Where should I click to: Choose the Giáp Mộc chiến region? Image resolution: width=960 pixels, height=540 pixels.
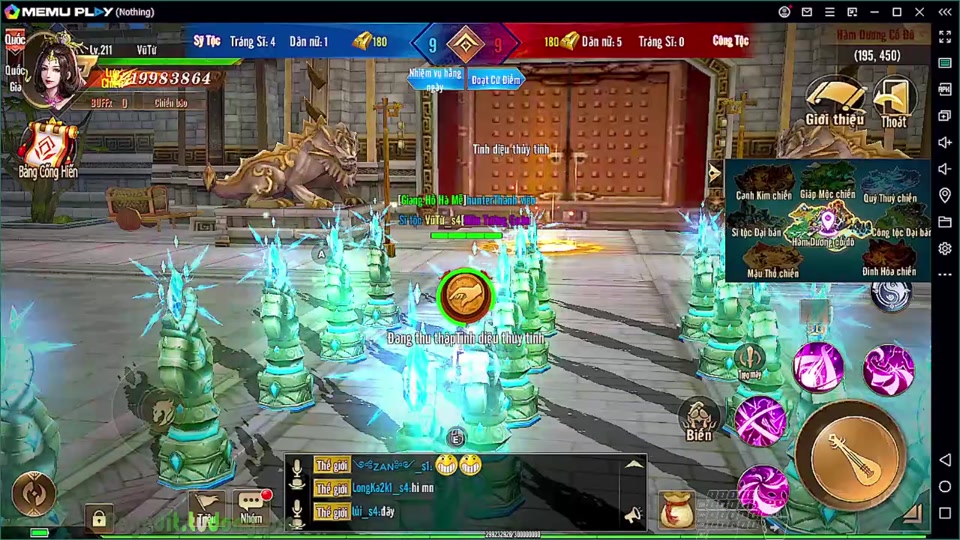[x=827, y=186]
